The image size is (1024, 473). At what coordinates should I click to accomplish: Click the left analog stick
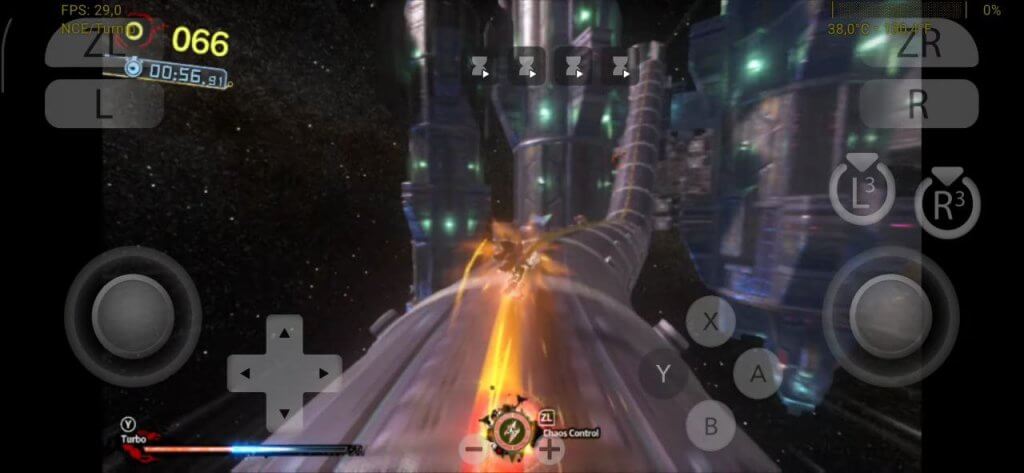pos(133,316)
